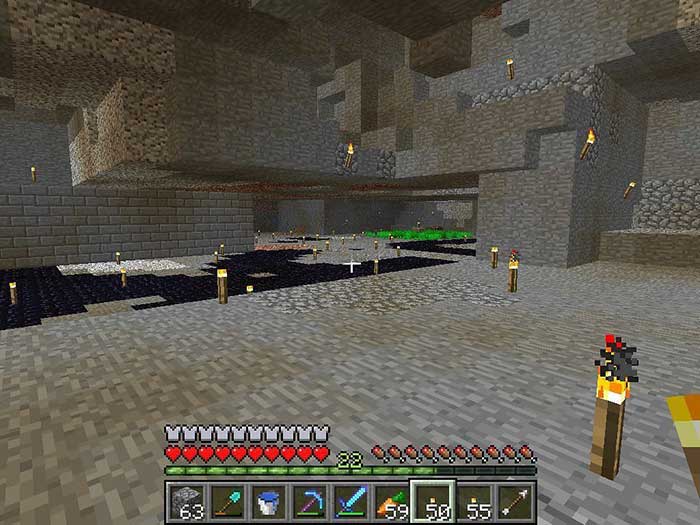The width and height of the screenshot is (700, 525).
Task: Select the arrow slot in hotbar
Action: point(516,501)
